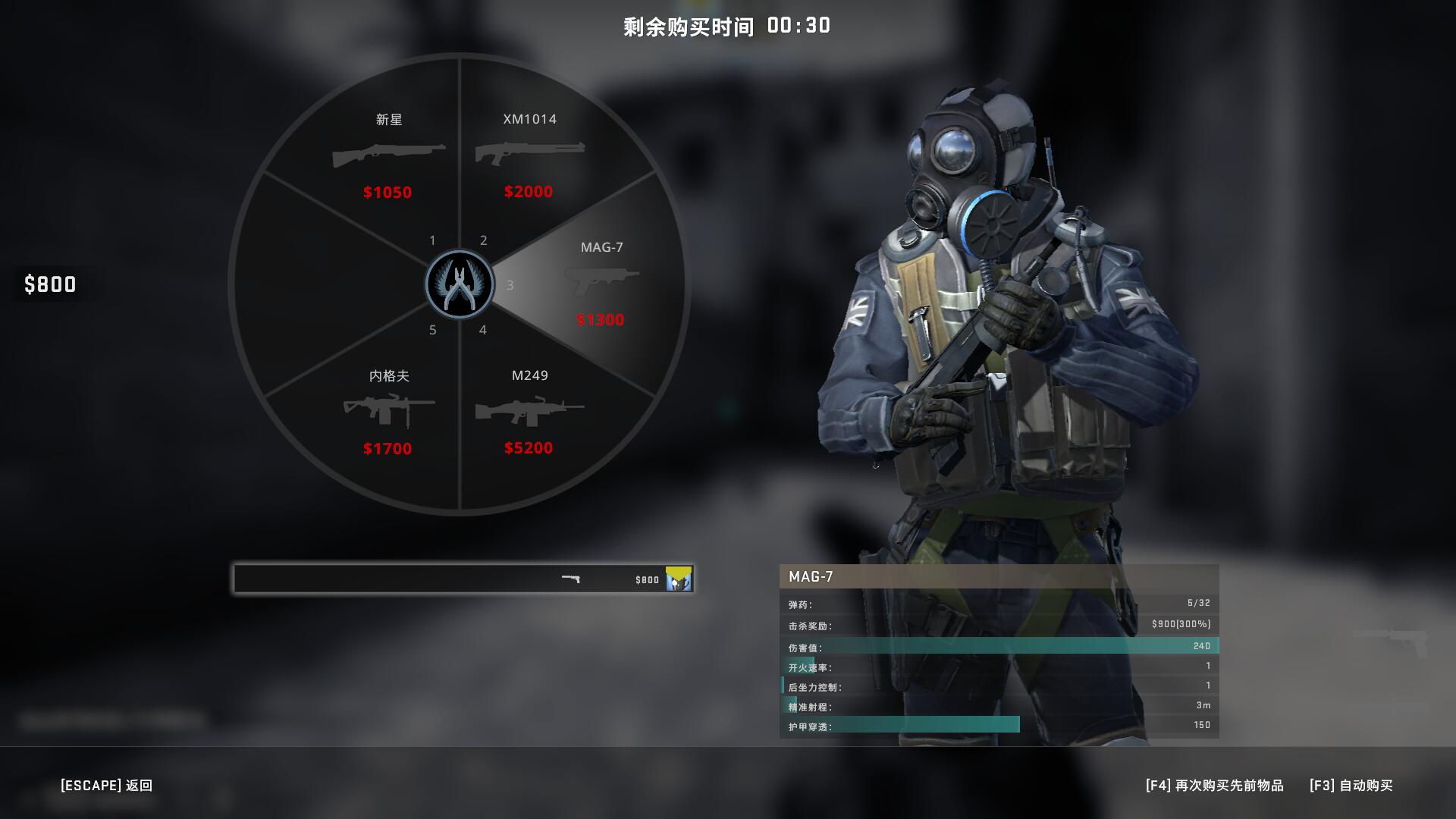Viewport: 1456px width, 819px height.
Task: Select wheel slot number 1
Action: click(x=432, y=239)
